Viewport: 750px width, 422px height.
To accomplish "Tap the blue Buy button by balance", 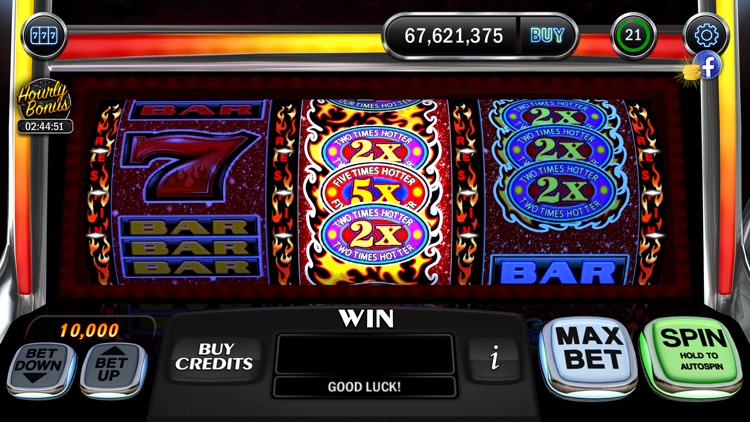I will 547,36.
